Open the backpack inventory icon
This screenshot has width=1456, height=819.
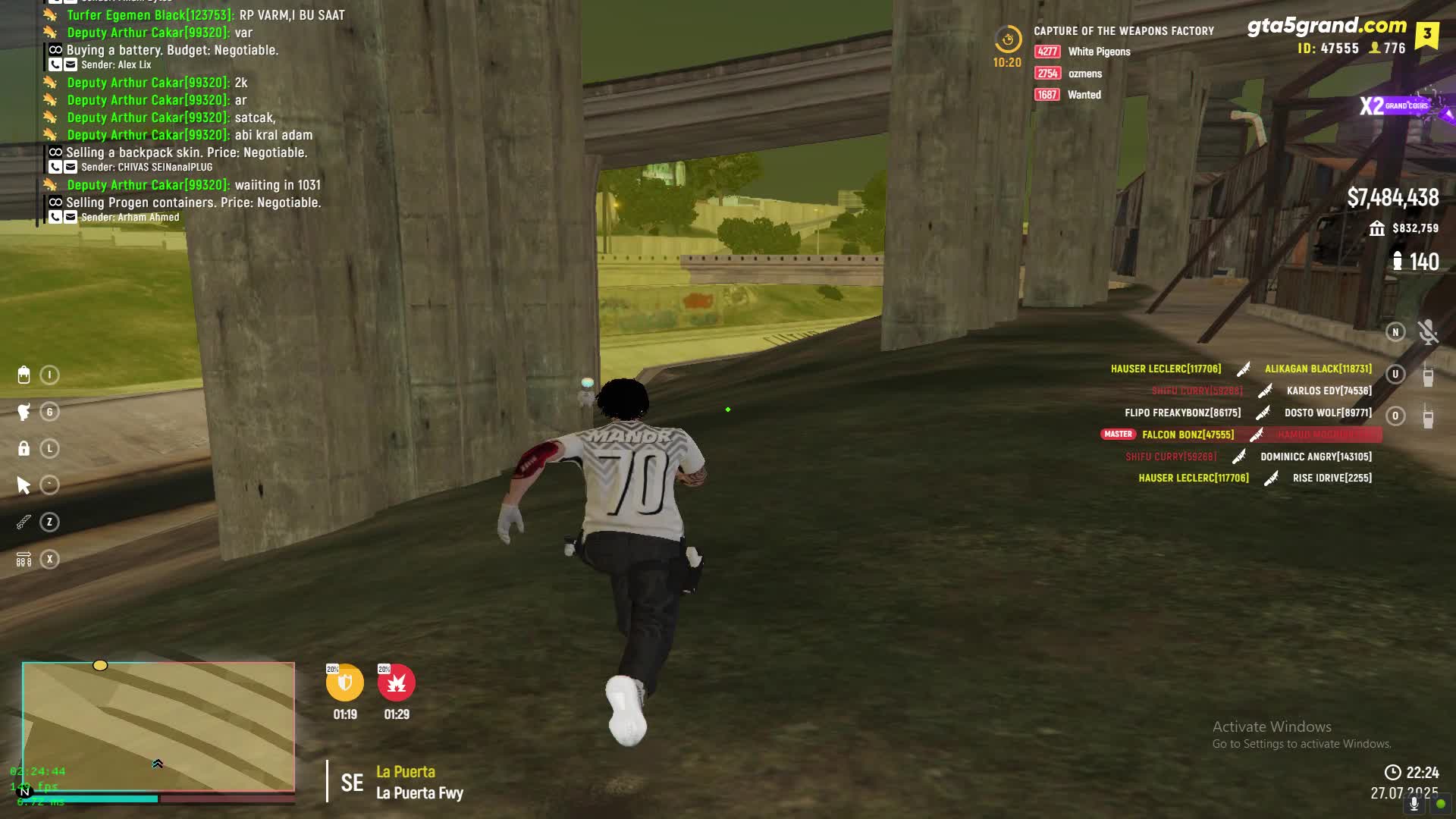coord(24,375)
